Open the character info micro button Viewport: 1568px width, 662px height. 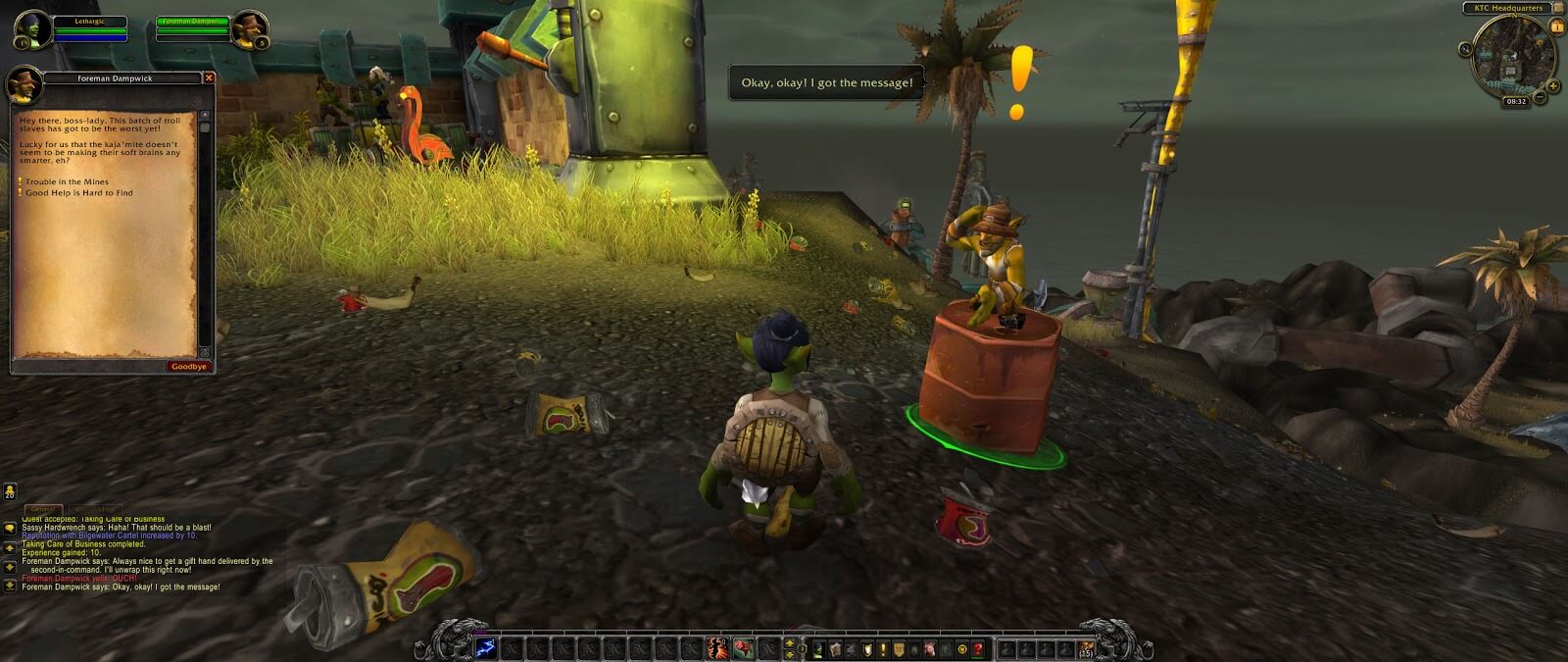click(819, 649)
